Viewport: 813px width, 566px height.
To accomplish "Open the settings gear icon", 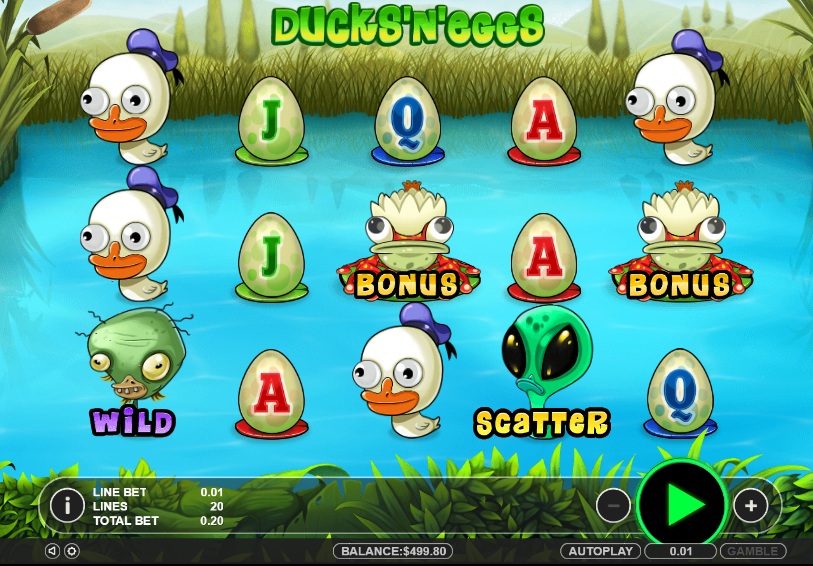I will point(72,551).
